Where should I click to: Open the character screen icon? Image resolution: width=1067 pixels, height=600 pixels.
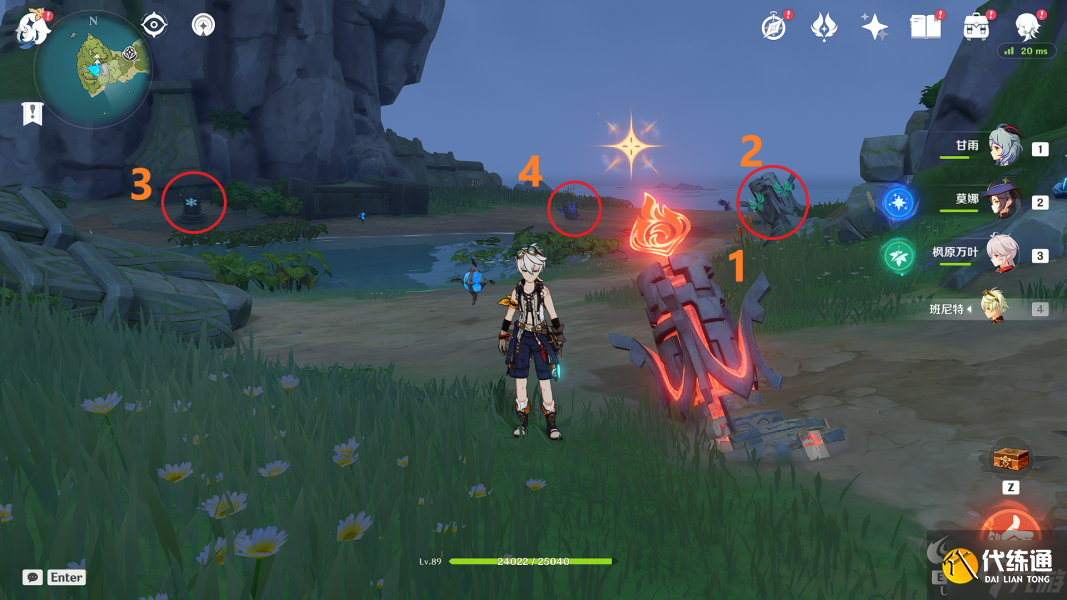[x=1027, y=27]
